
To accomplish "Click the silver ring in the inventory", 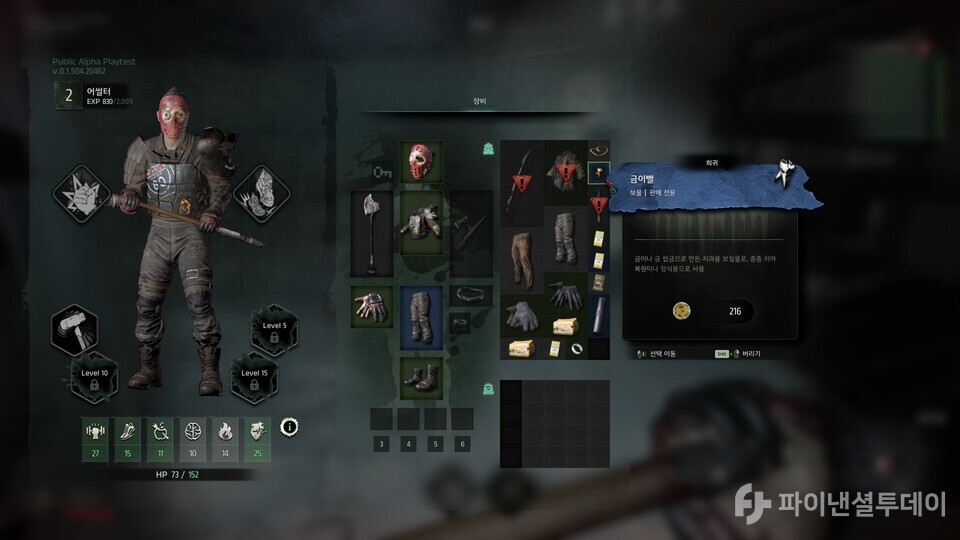I will click(x=578, y=349).
